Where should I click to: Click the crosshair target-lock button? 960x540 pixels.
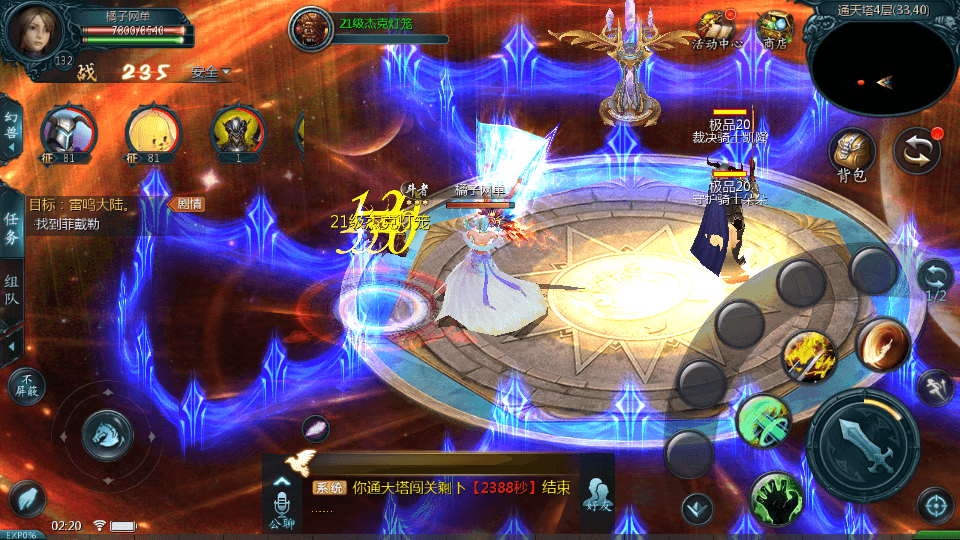pyautogui.click(x=936, y=505)
